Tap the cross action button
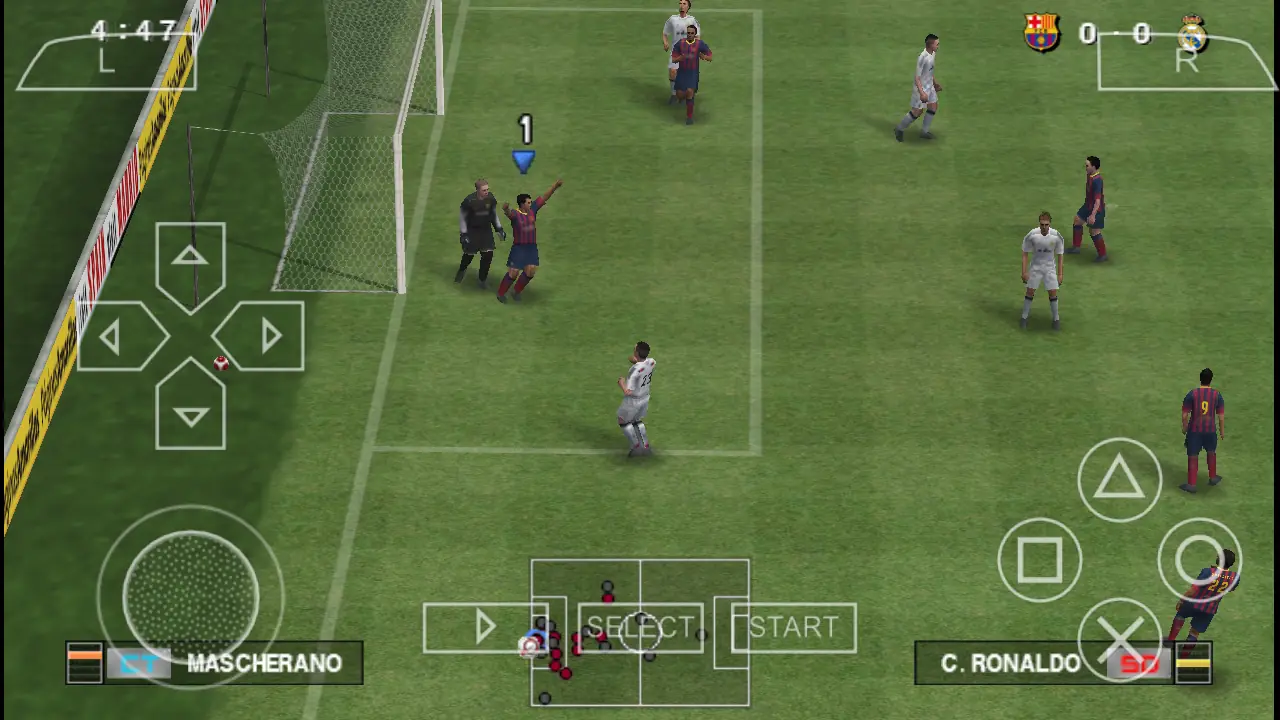 pyautogui.click(x=1119, y=639)
